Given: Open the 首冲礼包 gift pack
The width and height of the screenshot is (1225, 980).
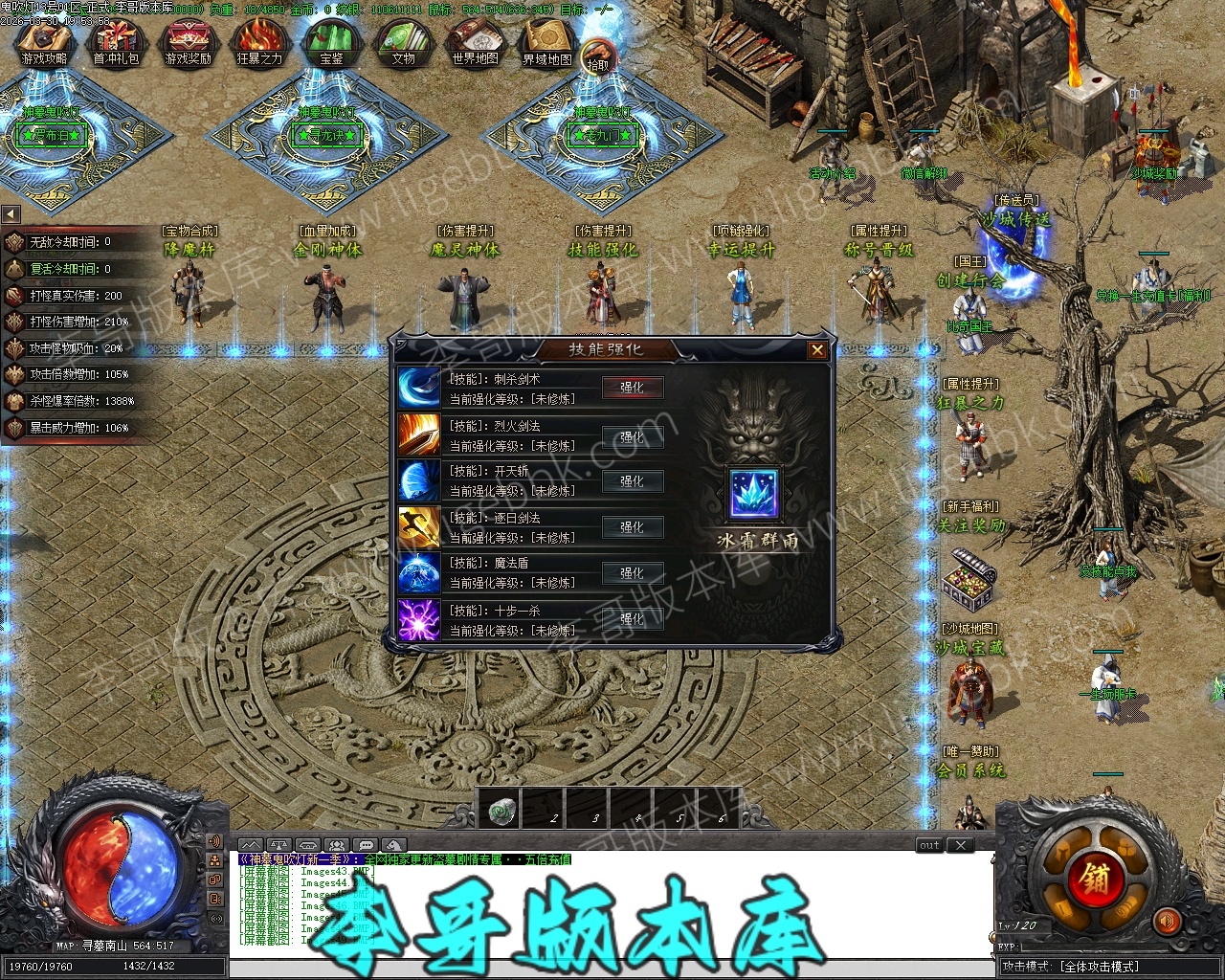Looking at the screenshot, I should [x=116, y=43].
